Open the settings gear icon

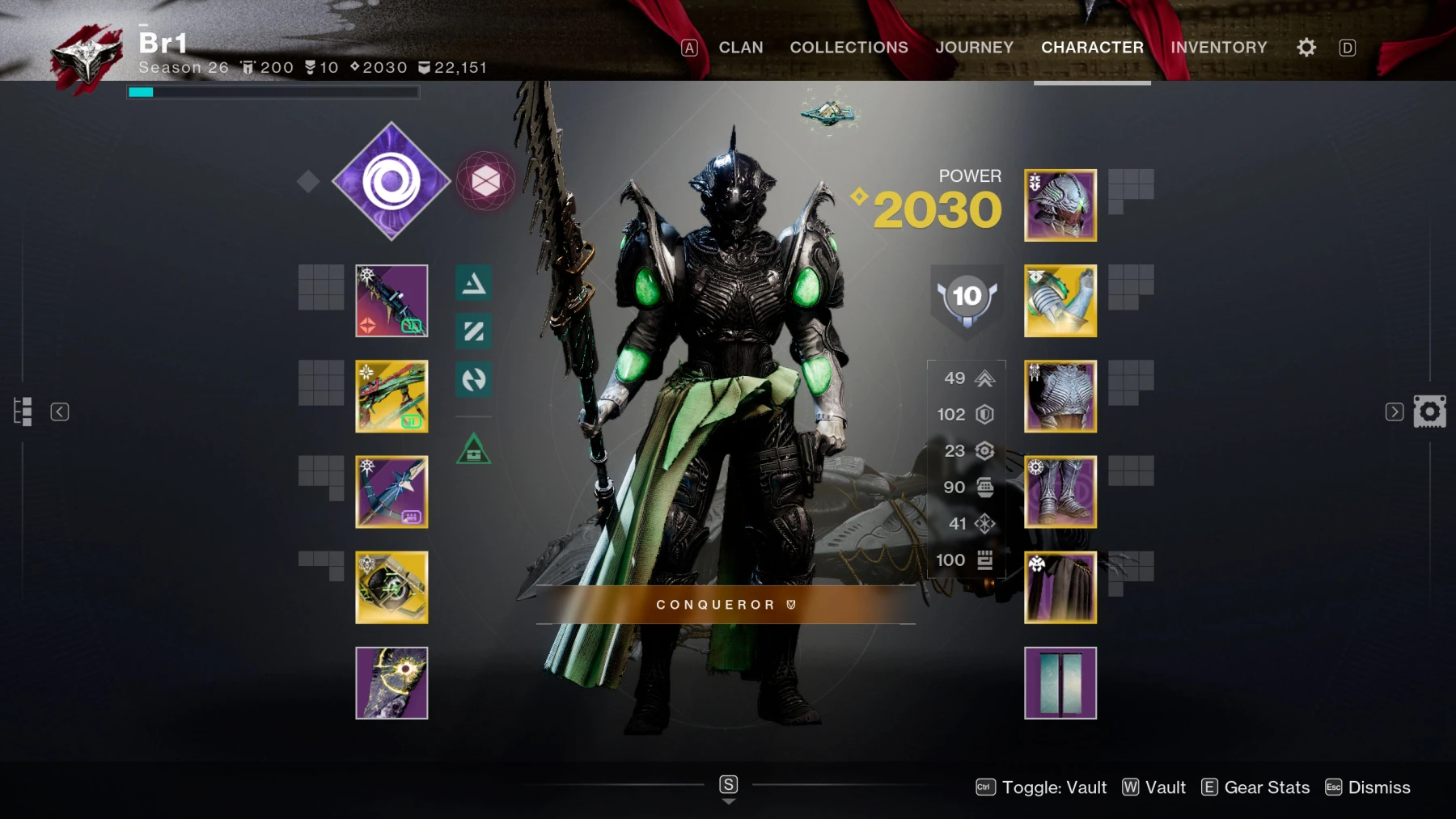(1305, 47)
